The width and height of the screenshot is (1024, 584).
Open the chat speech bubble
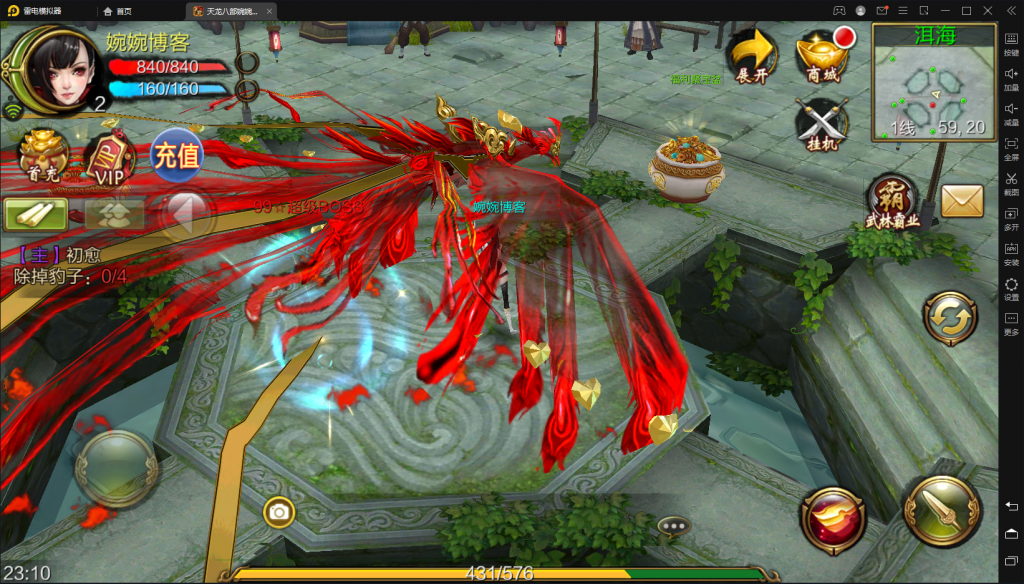pyautogui.click(x=674, y=525)
